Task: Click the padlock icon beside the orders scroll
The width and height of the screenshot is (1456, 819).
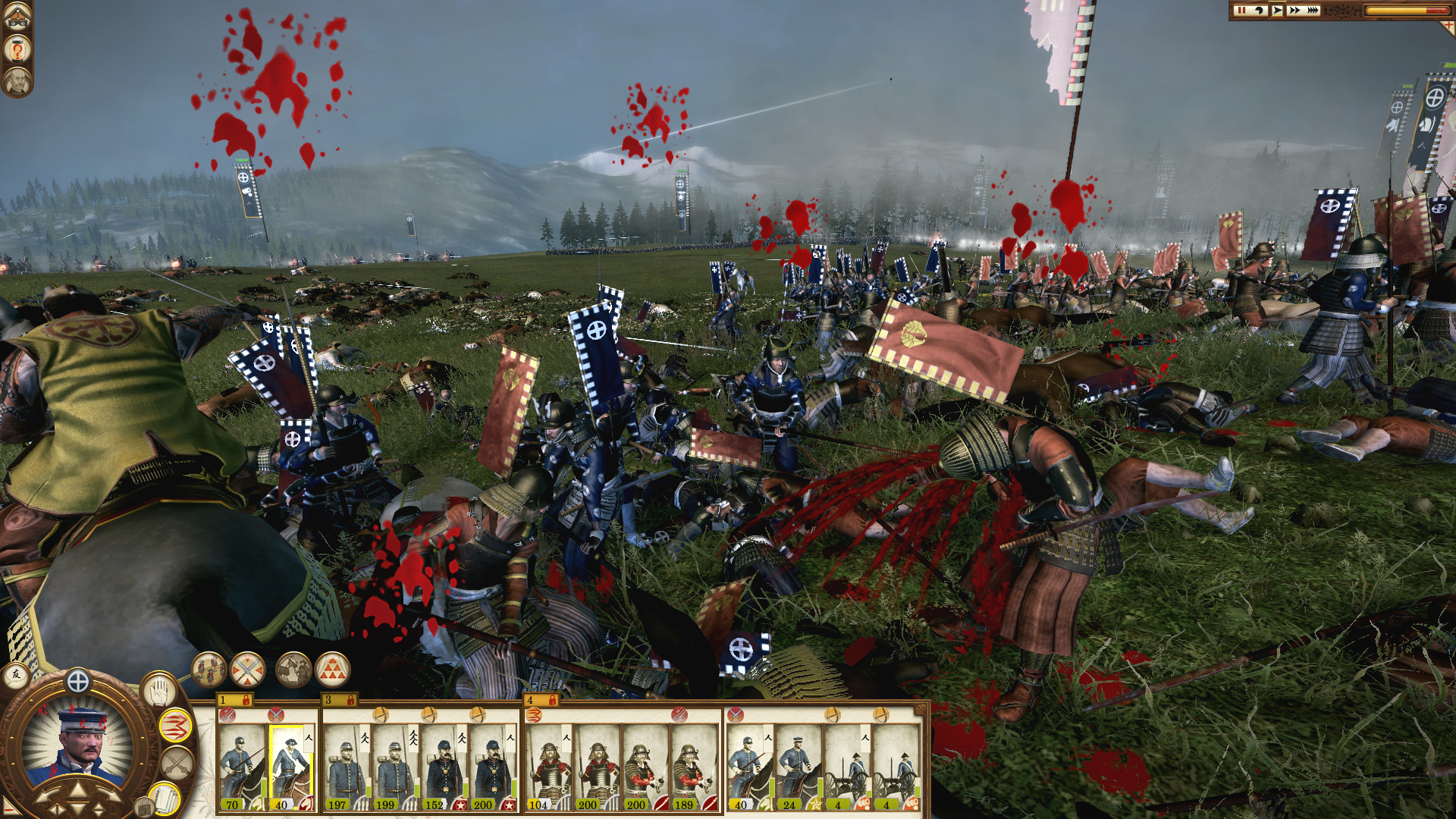Action: point(143,808)
